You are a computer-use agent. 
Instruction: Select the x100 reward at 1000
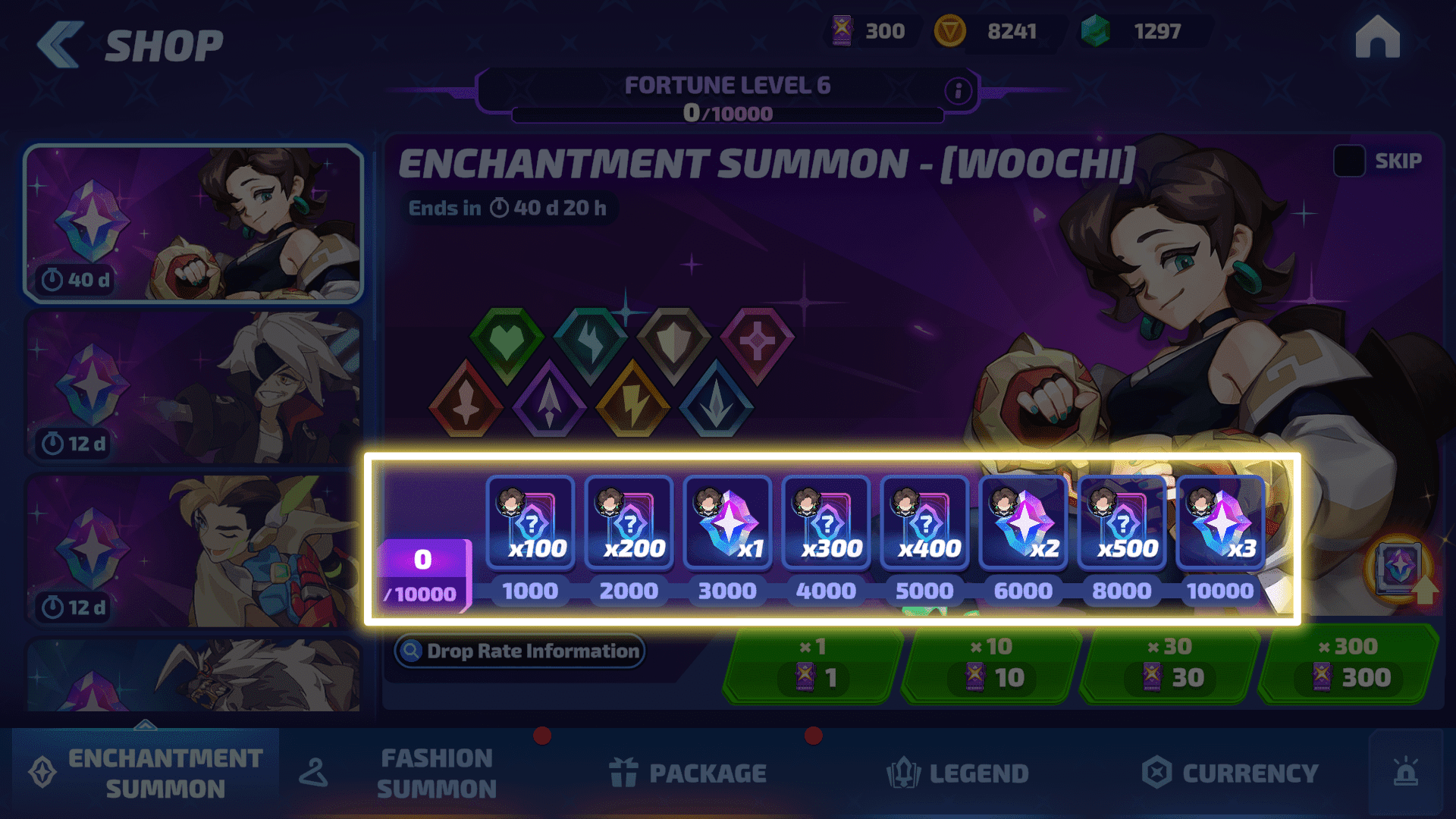coord(530,523)
